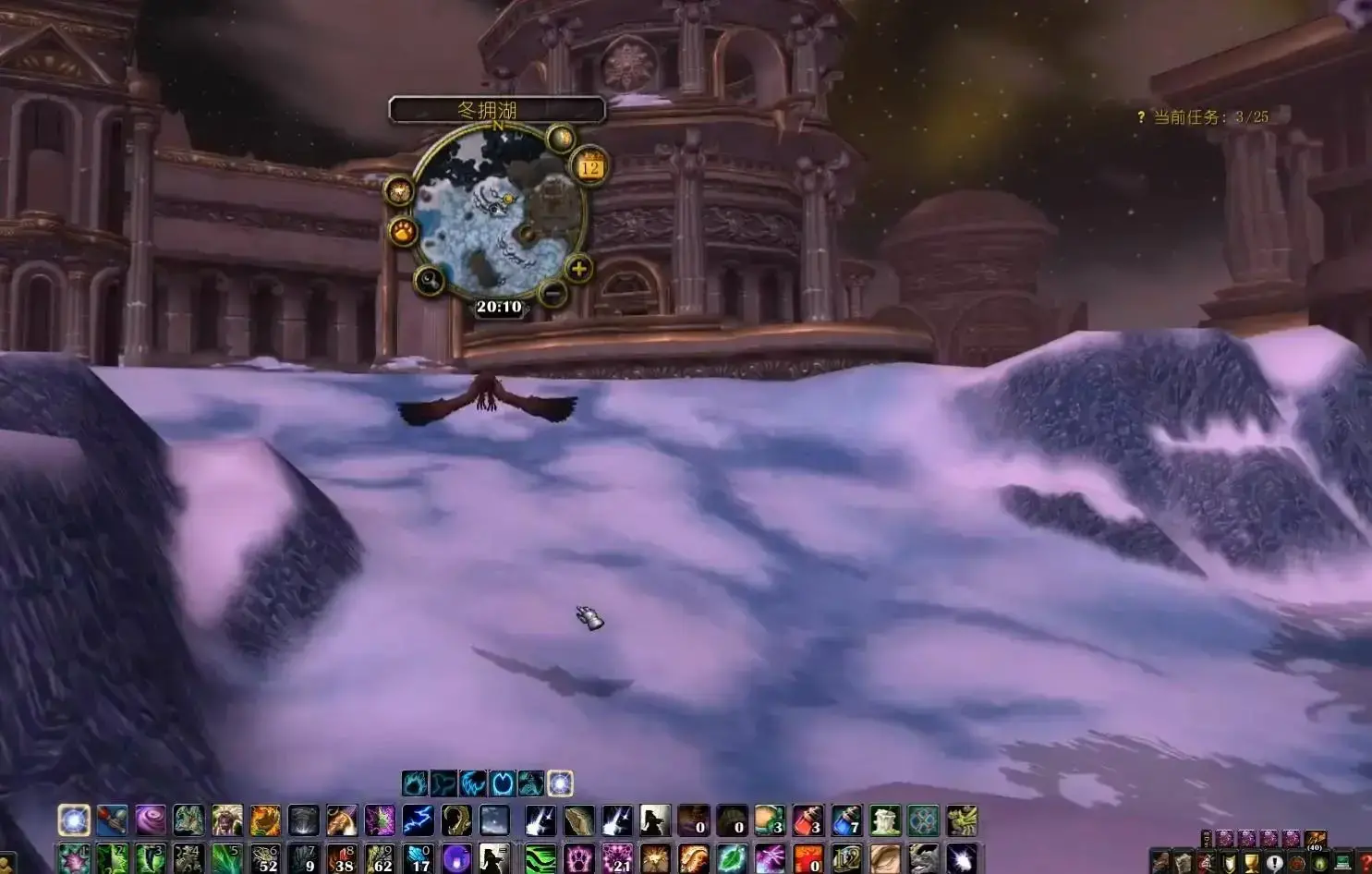Use the white candle item slot
Image resolution: width=1372 pixels, height=874 pixels.
884,819
